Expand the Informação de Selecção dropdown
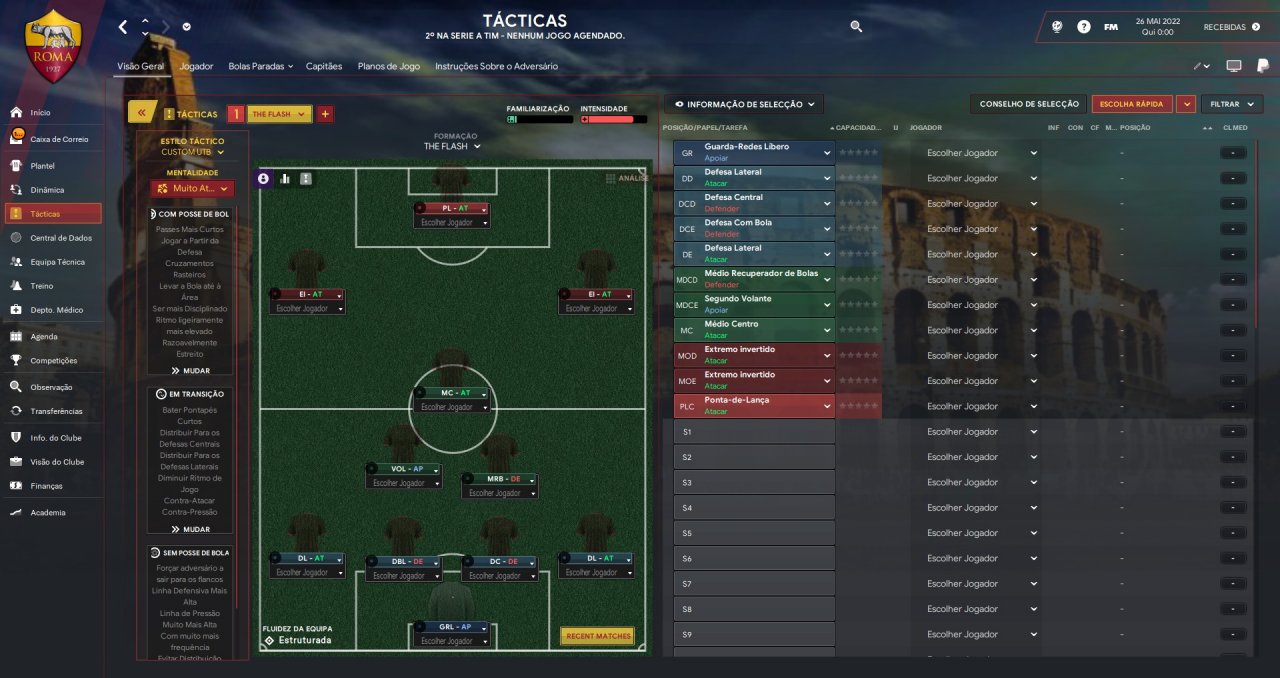 pyautogui.click(x=744, y=104)
